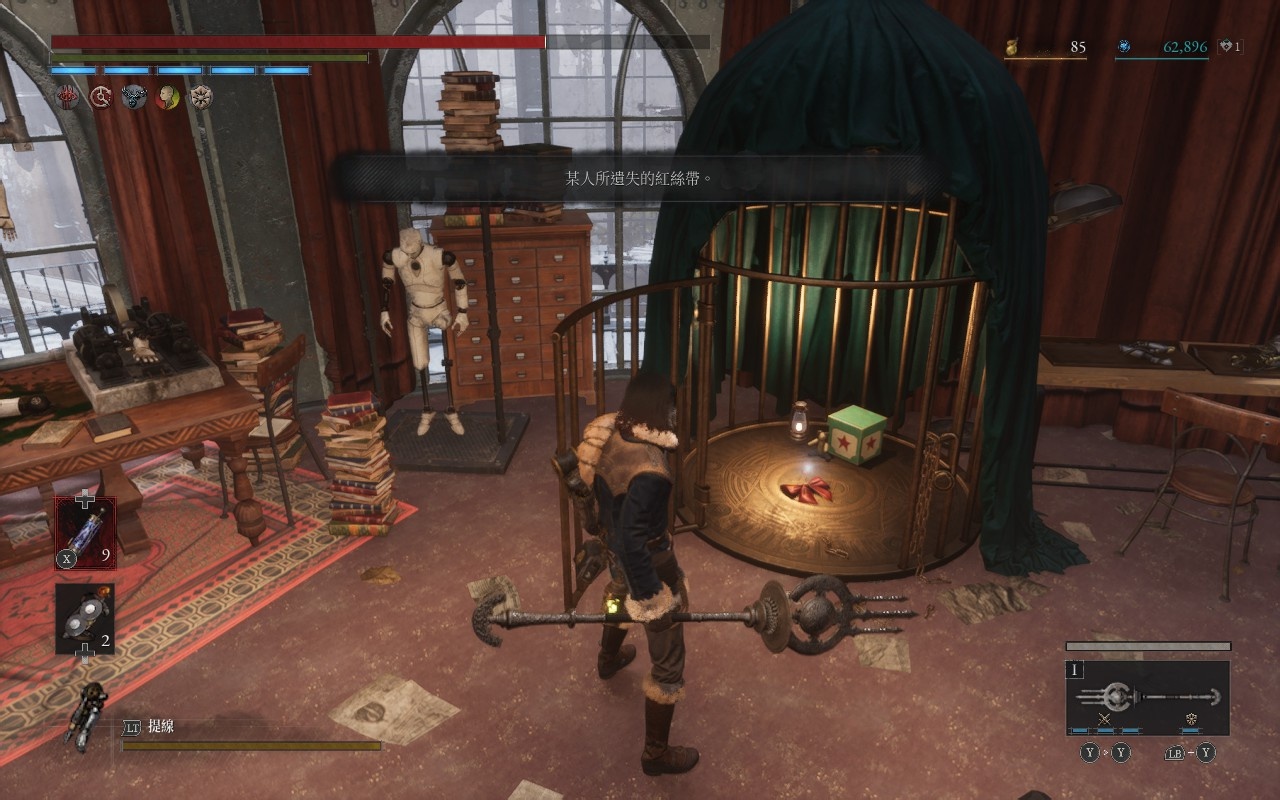Image resolution: width=1280 pixels, height=800 pixels.
Task: Click the crossed swords blade fable art icon
Action: [1105, 719]
